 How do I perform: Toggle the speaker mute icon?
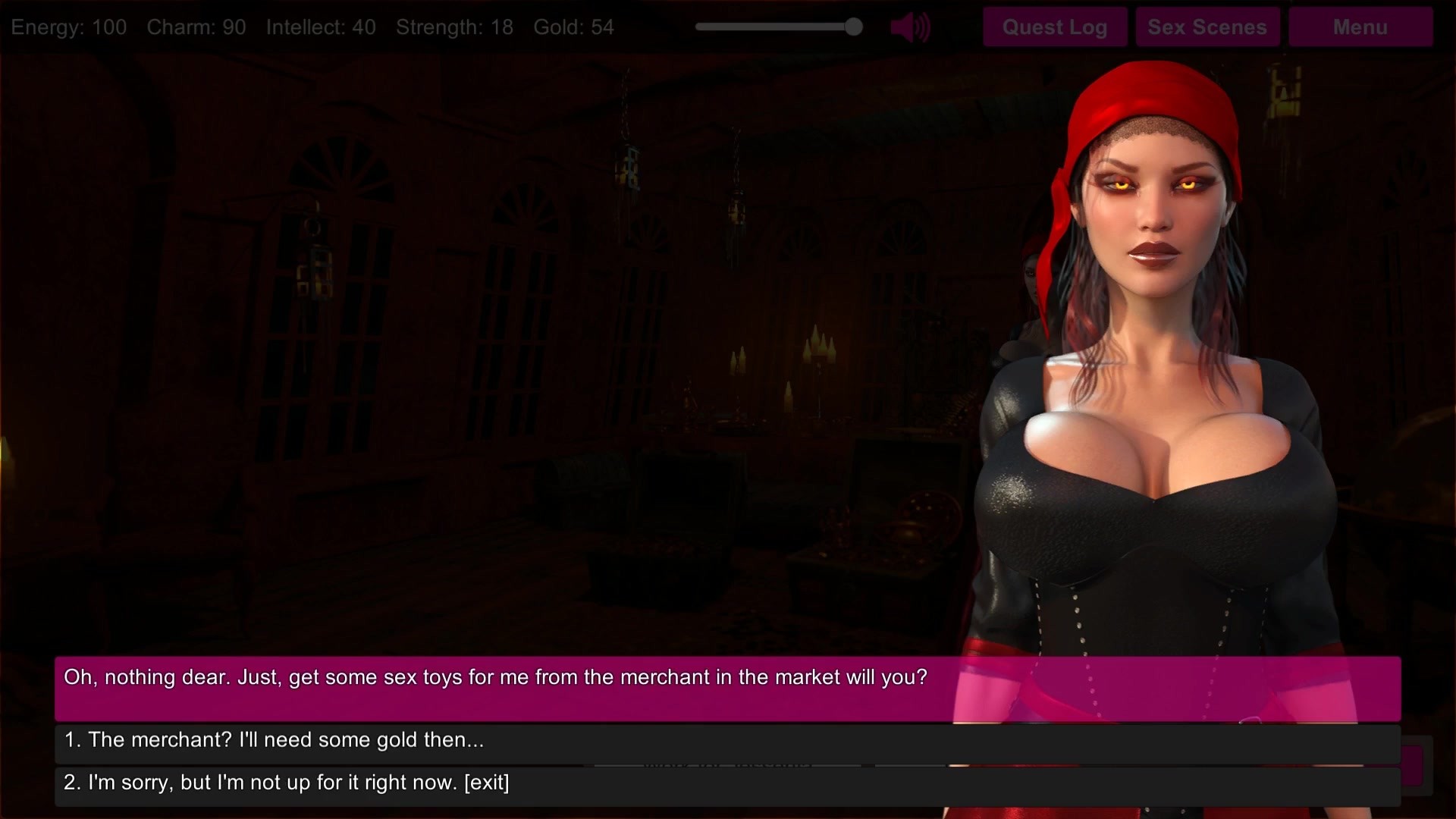[909, 28]
